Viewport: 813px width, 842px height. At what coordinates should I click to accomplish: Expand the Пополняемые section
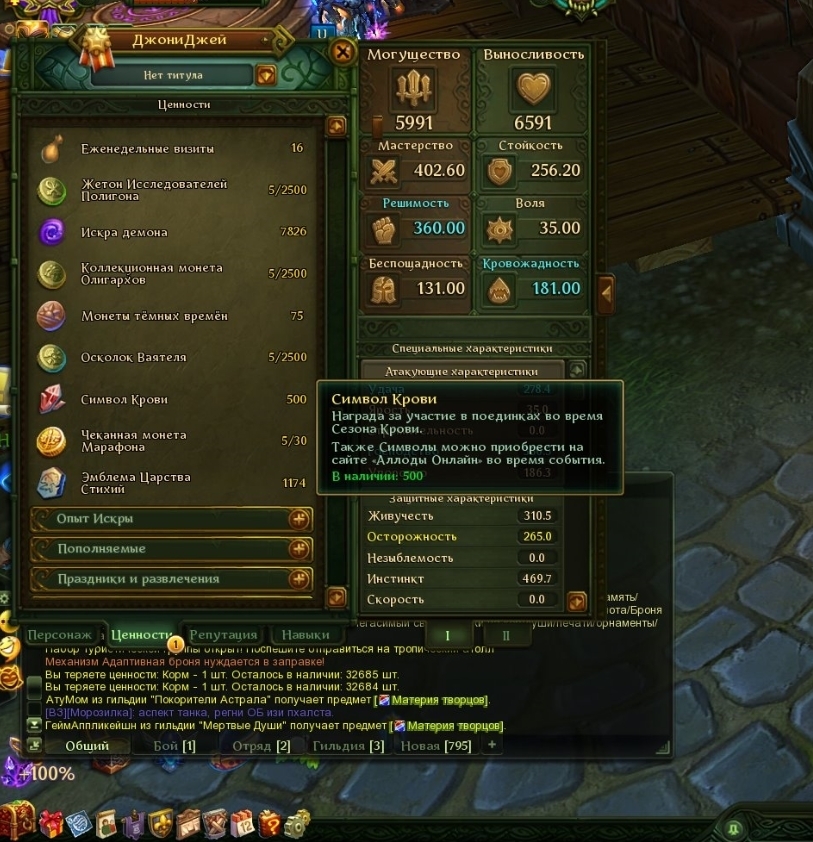(298, 549)
